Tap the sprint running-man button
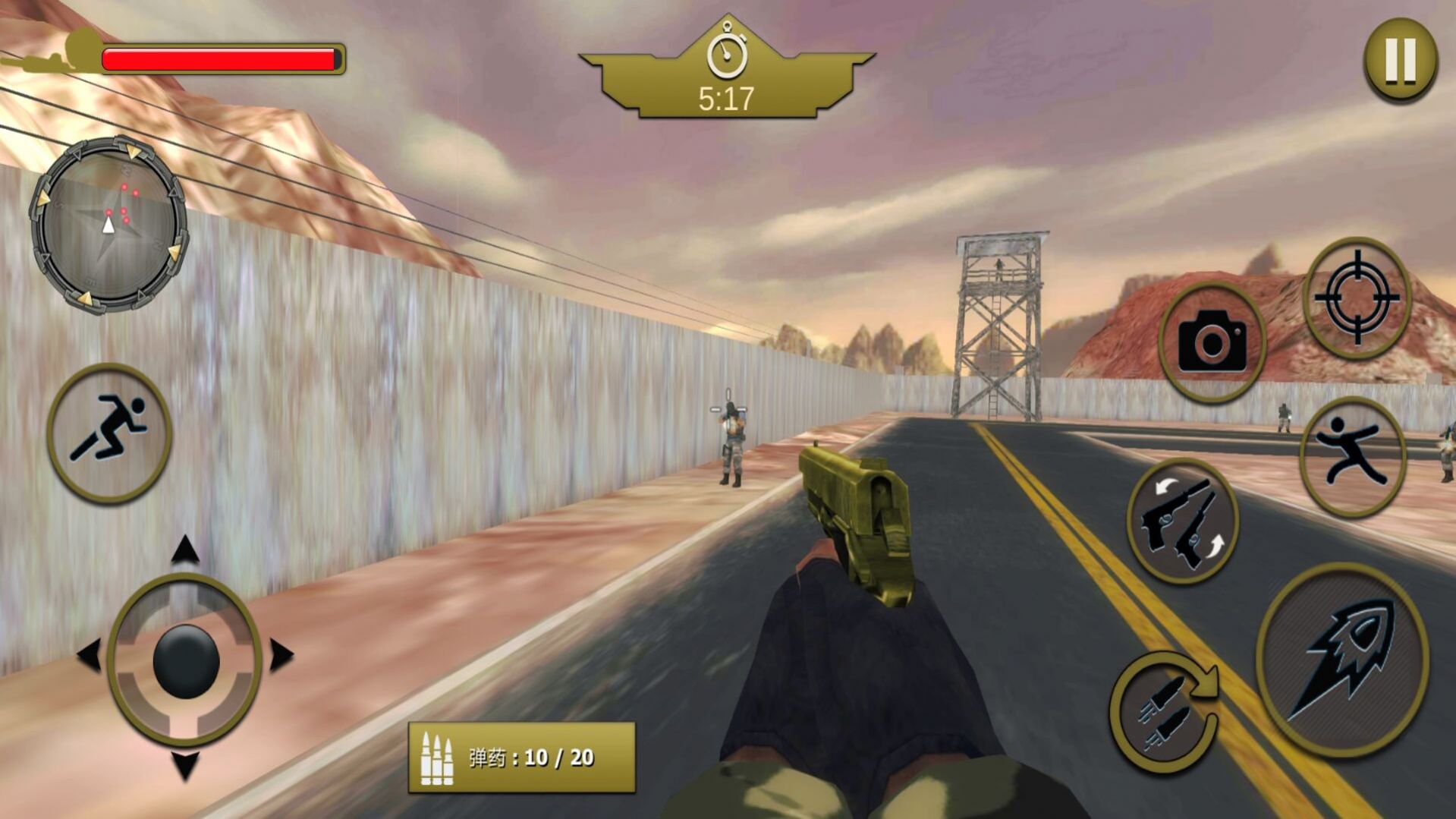The image size is (1456, 819). 109,433
